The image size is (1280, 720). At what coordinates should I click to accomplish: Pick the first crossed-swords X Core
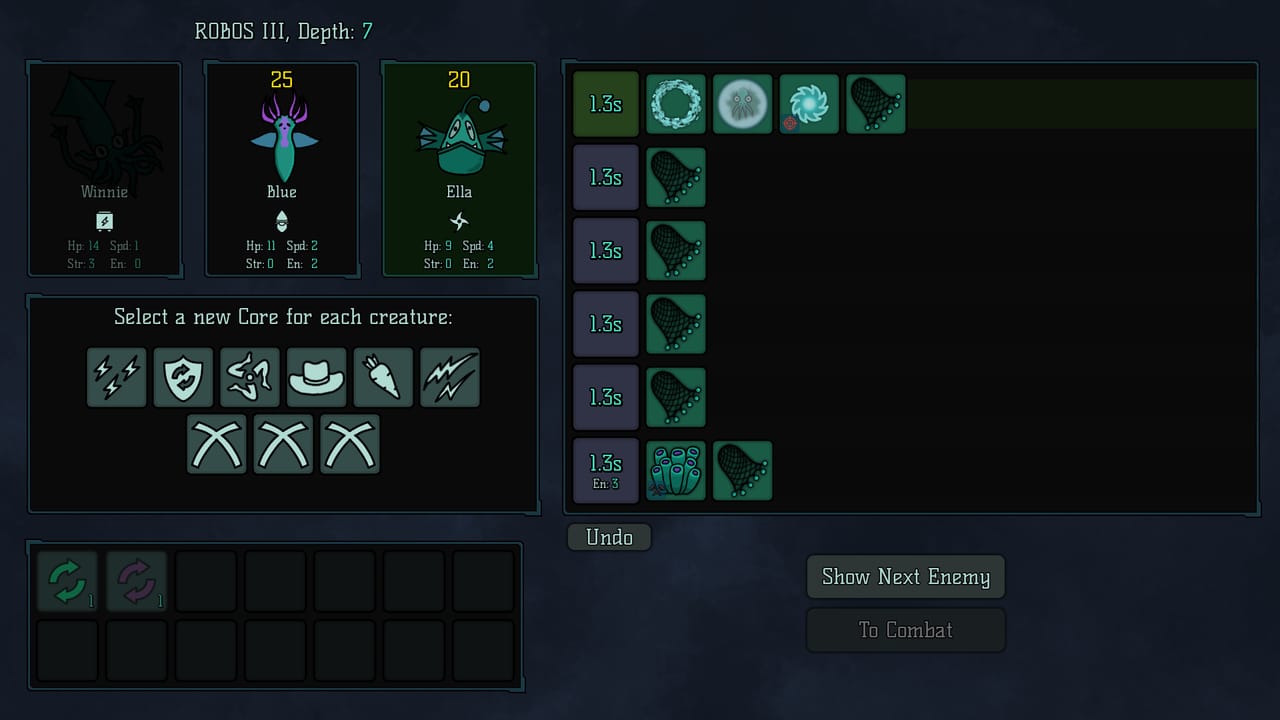(217, 444)
